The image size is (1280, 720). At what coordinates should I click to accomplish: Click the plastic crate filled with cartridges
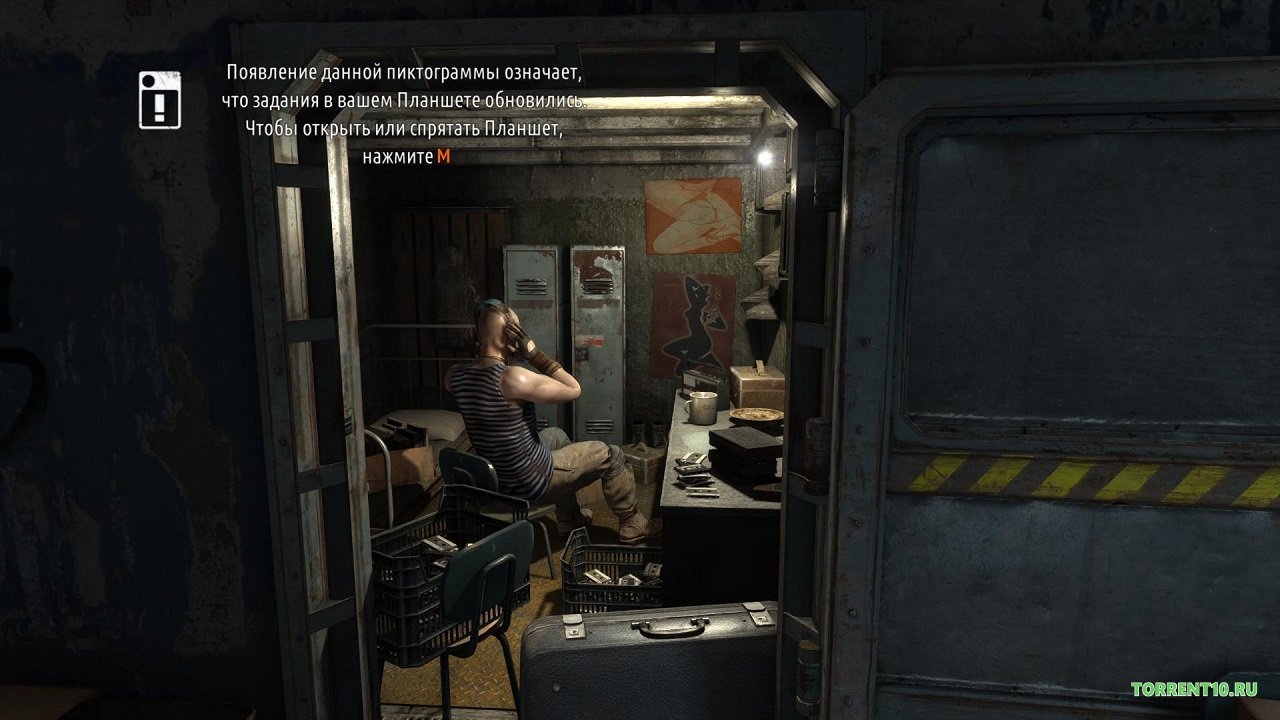click(x=615, y=575)
